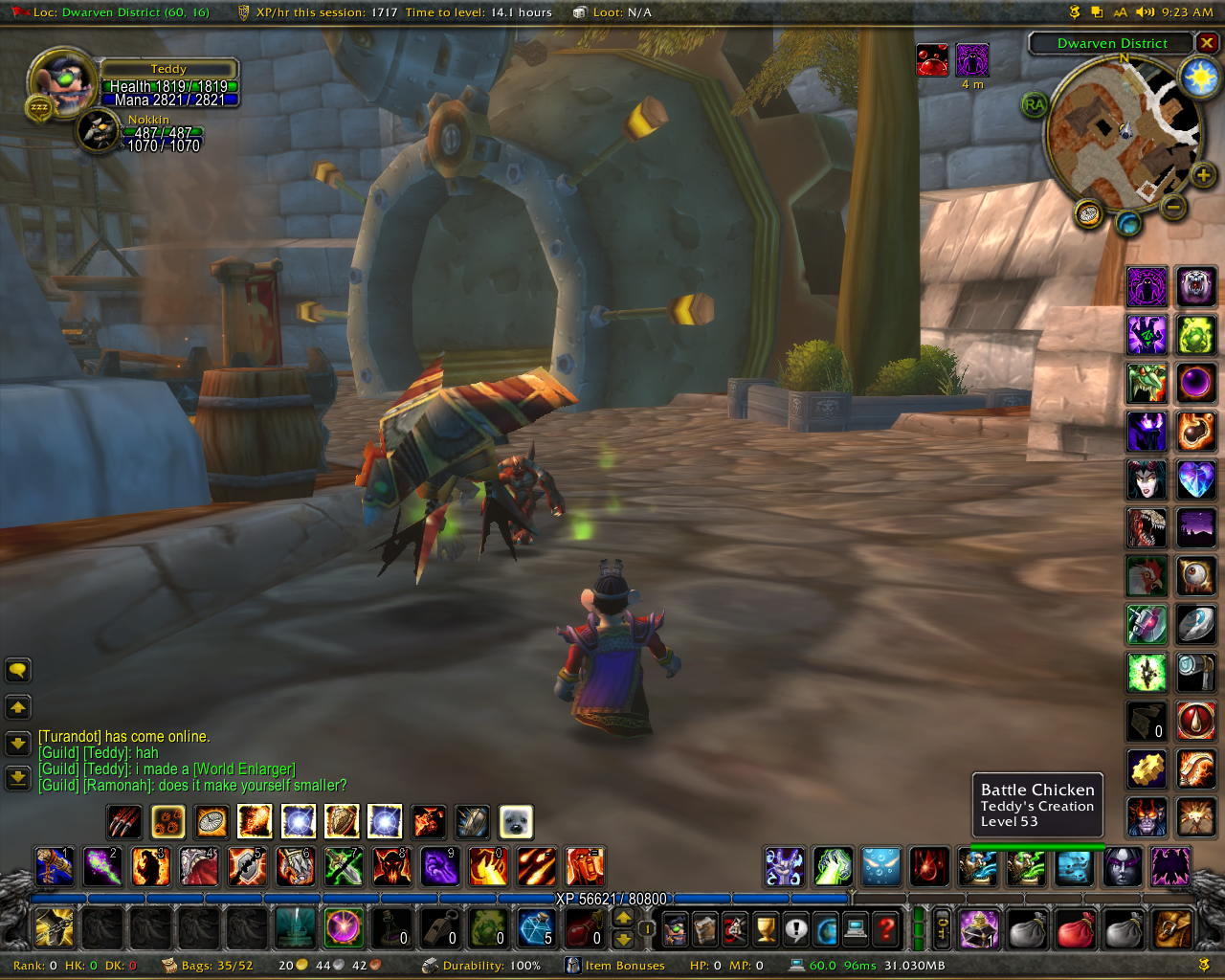Open the character info micro button
The width and height of the screenshot is (1225, 980).
click(676, 928)
